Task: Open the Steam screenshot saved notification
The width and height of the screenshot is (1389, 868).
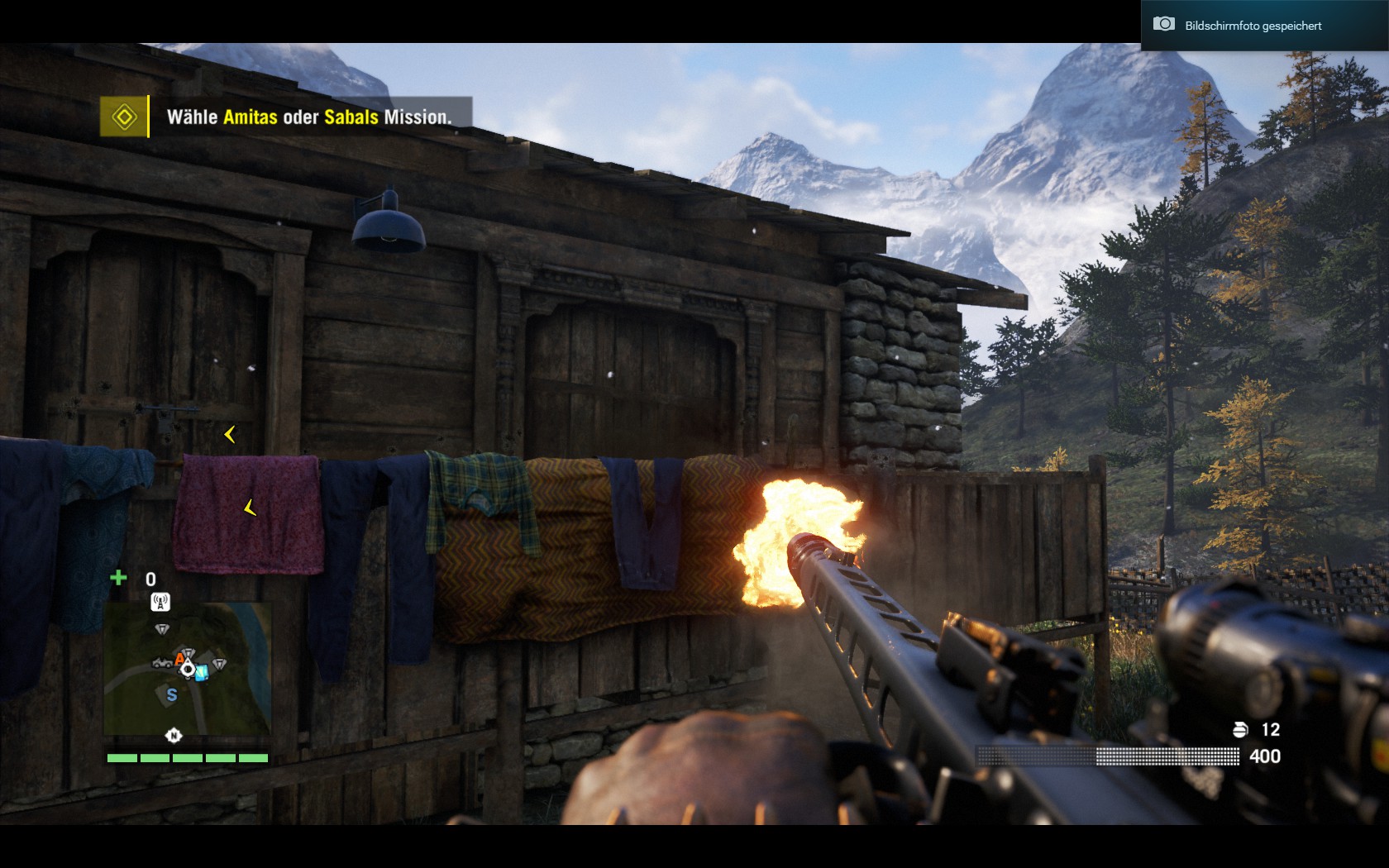Action: click(x=1252, y=26)
